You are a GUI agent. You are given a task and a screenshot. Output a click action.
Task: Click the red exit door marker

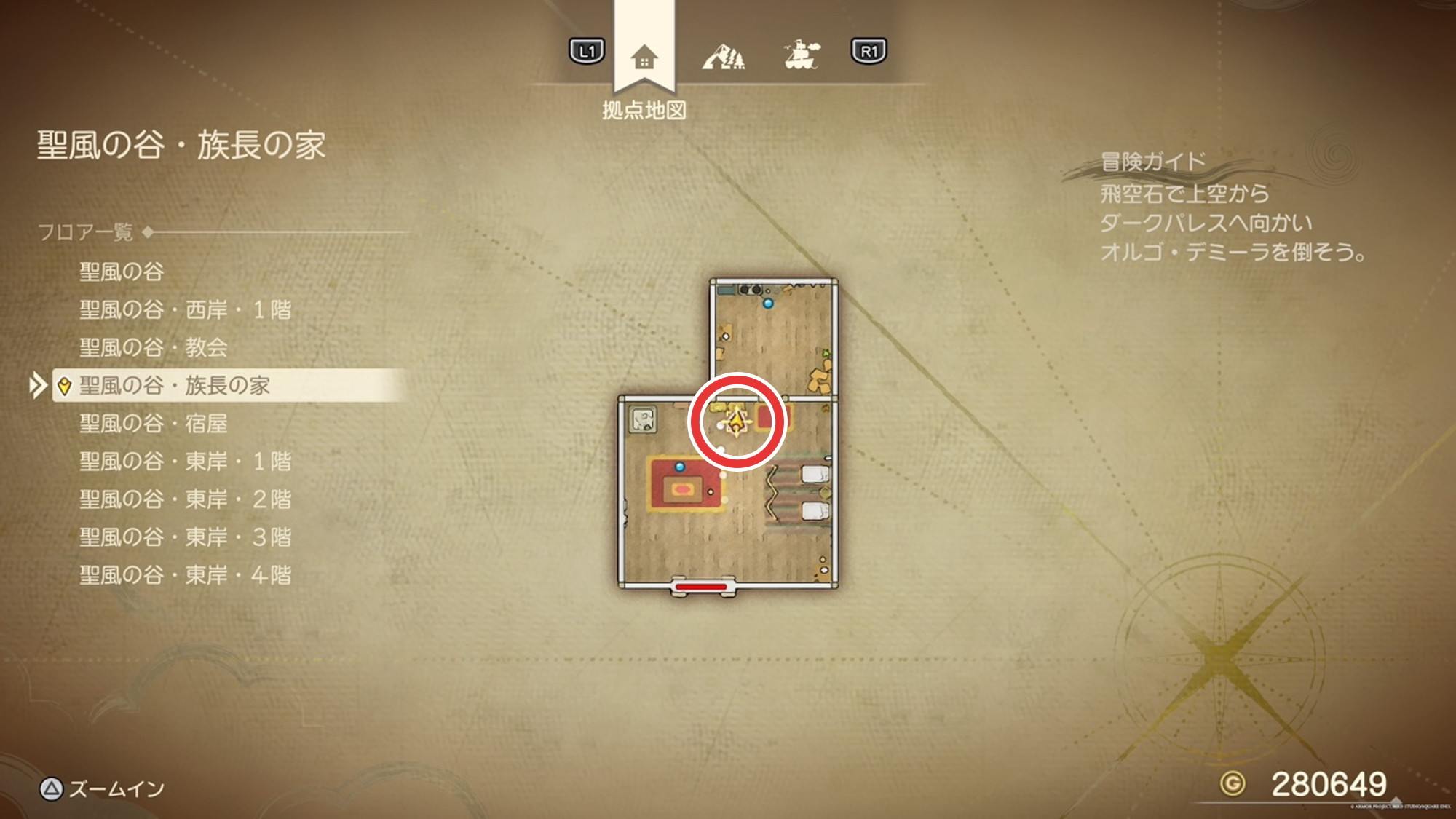[x=701, y=586]
